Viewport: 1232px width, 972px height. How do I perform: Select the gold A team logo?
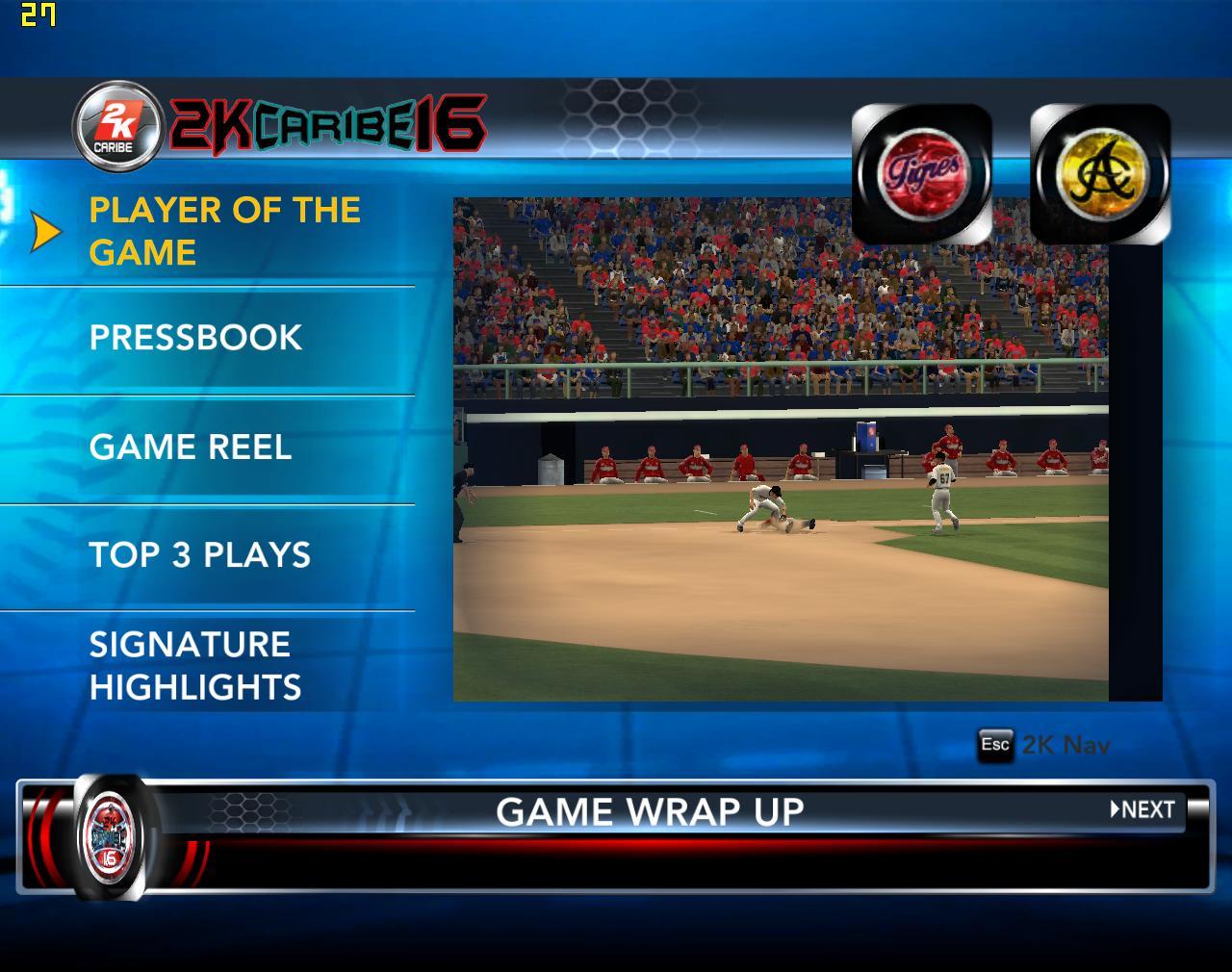(x=1100, y=174)
